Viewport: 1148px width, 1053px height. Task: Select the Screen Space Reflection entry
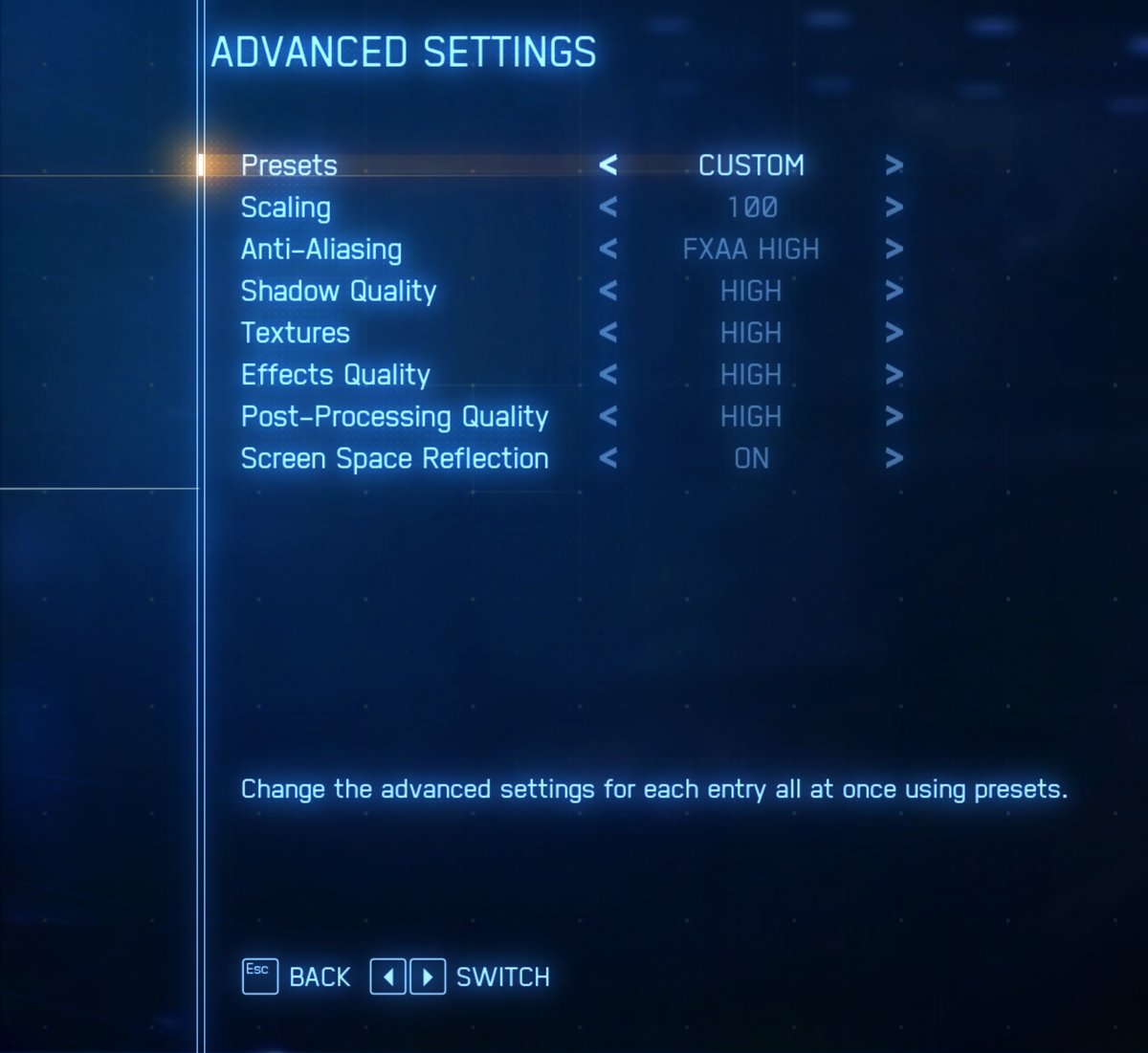point(394,459)
